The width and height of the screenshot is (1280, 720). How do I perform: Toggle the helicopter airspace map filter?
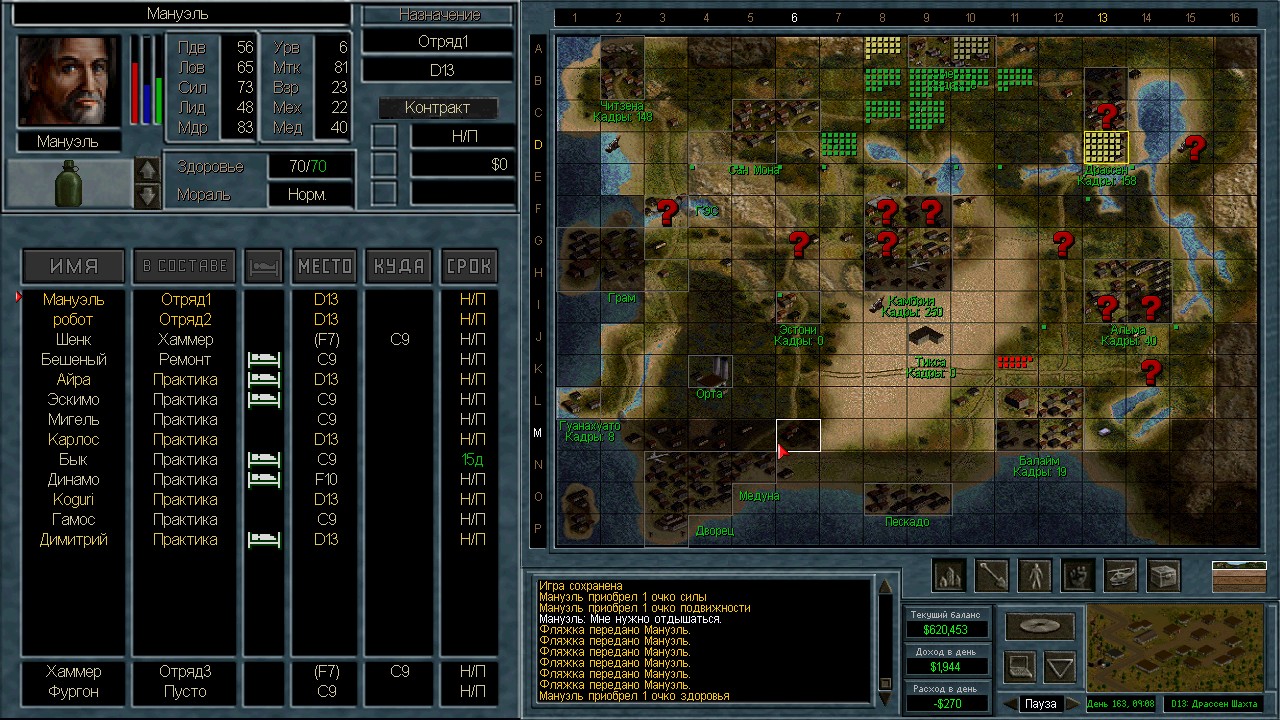[1120, 575]
